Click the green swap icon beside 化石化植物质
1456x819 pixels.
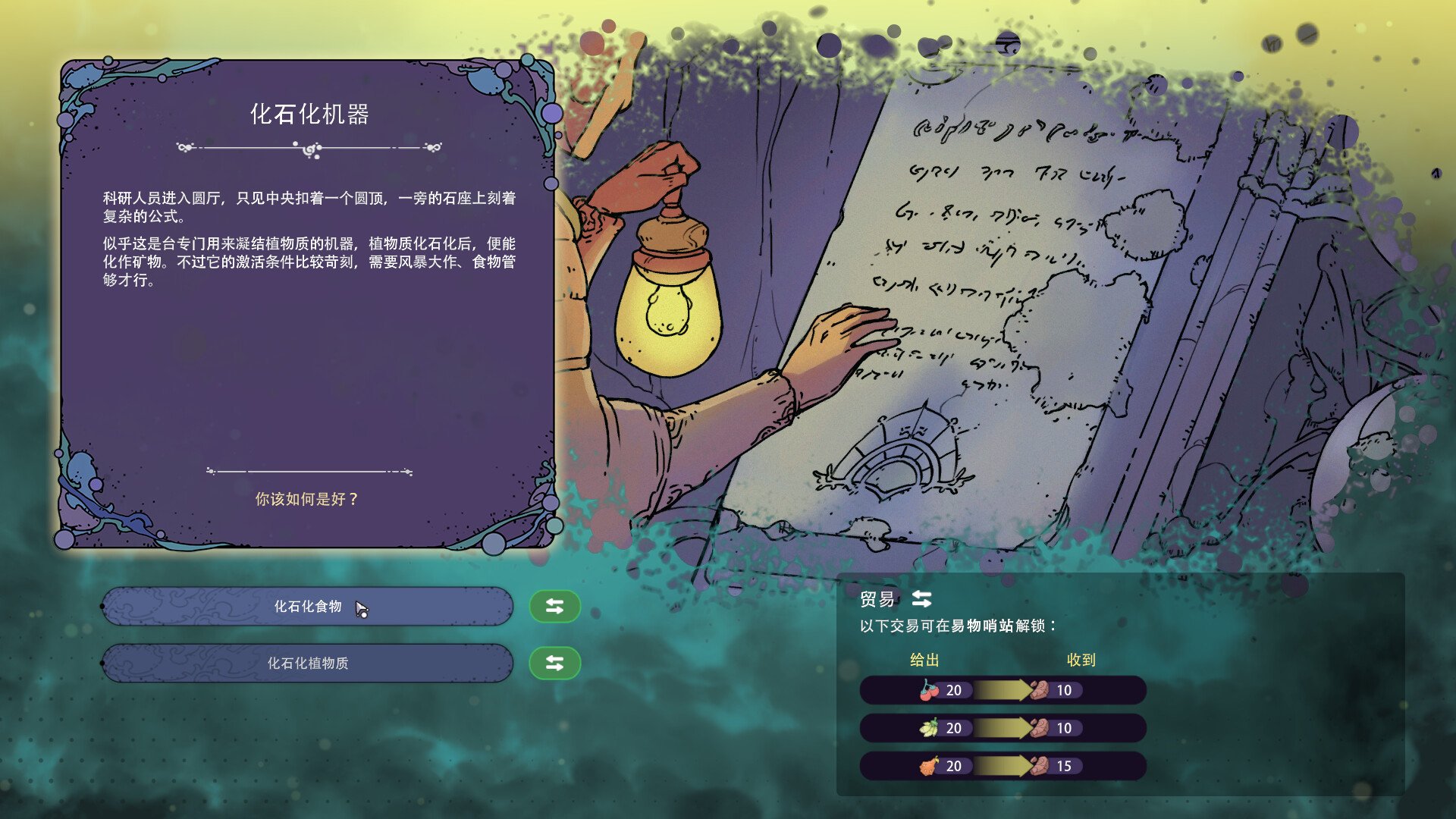554,662
